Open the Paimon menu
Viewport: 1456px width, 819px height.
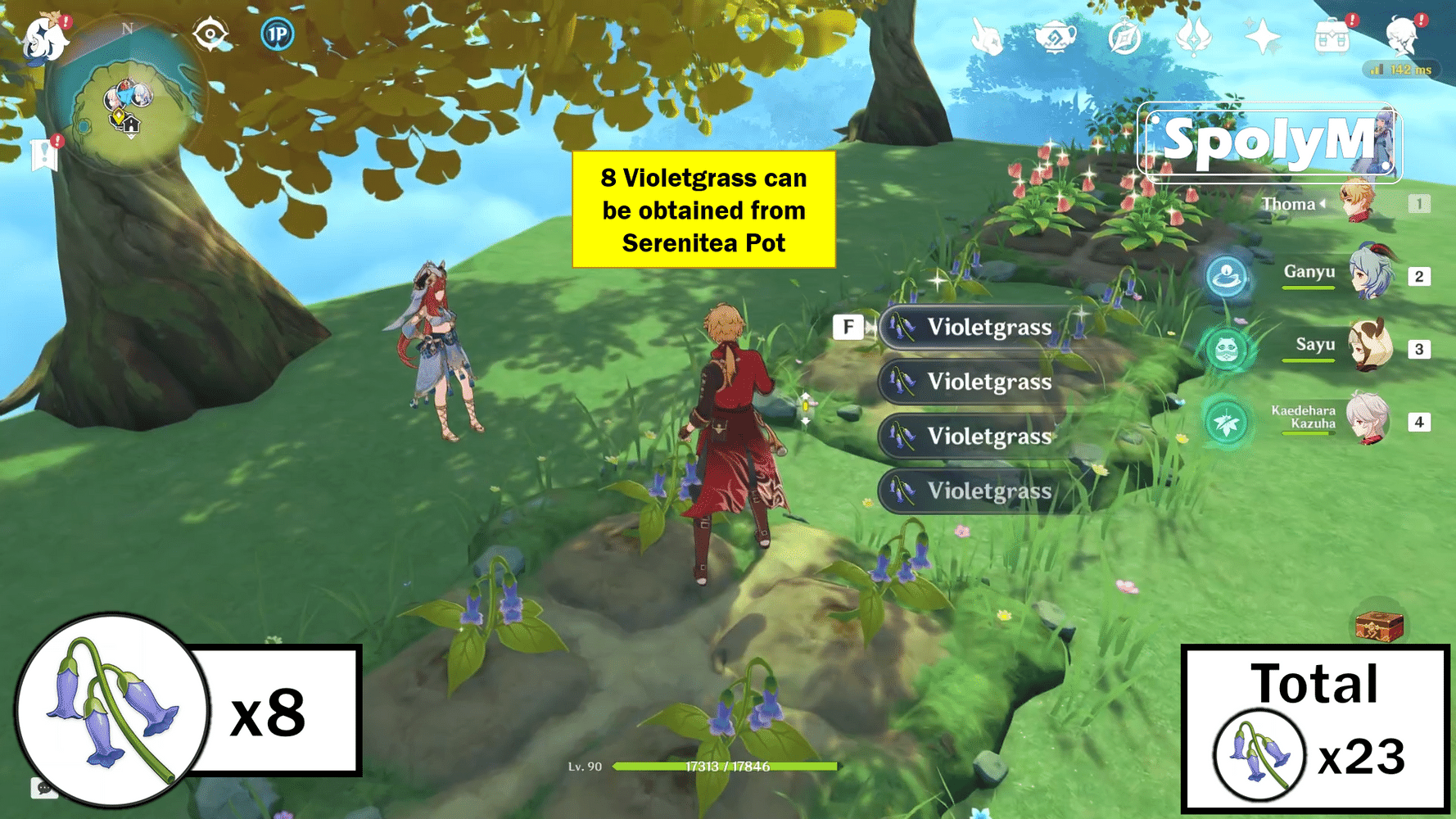pyautogui.click(x=43, y=37)
